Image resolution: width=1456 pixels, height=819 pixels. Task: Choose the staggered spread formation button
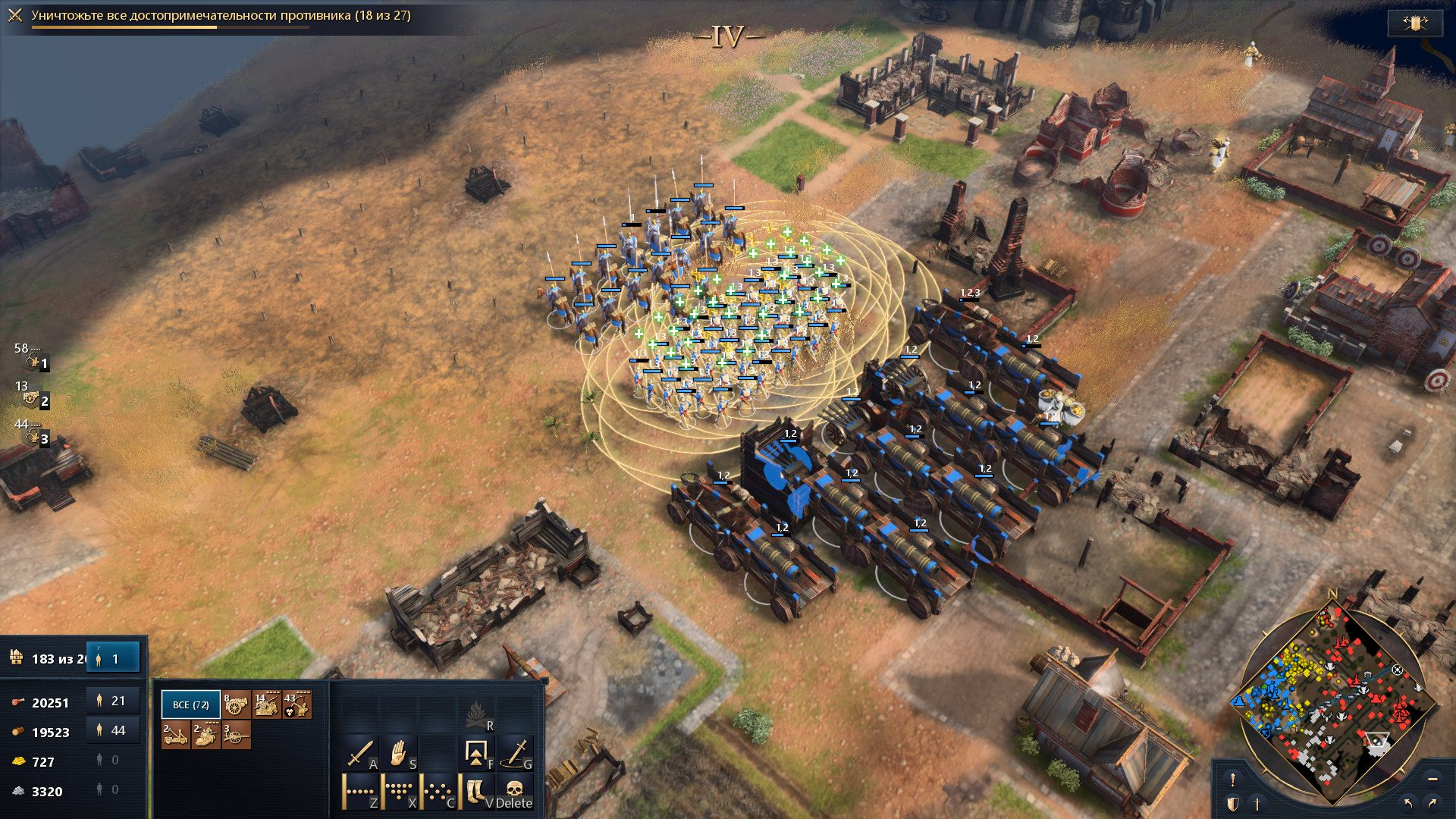pos(438,792)
